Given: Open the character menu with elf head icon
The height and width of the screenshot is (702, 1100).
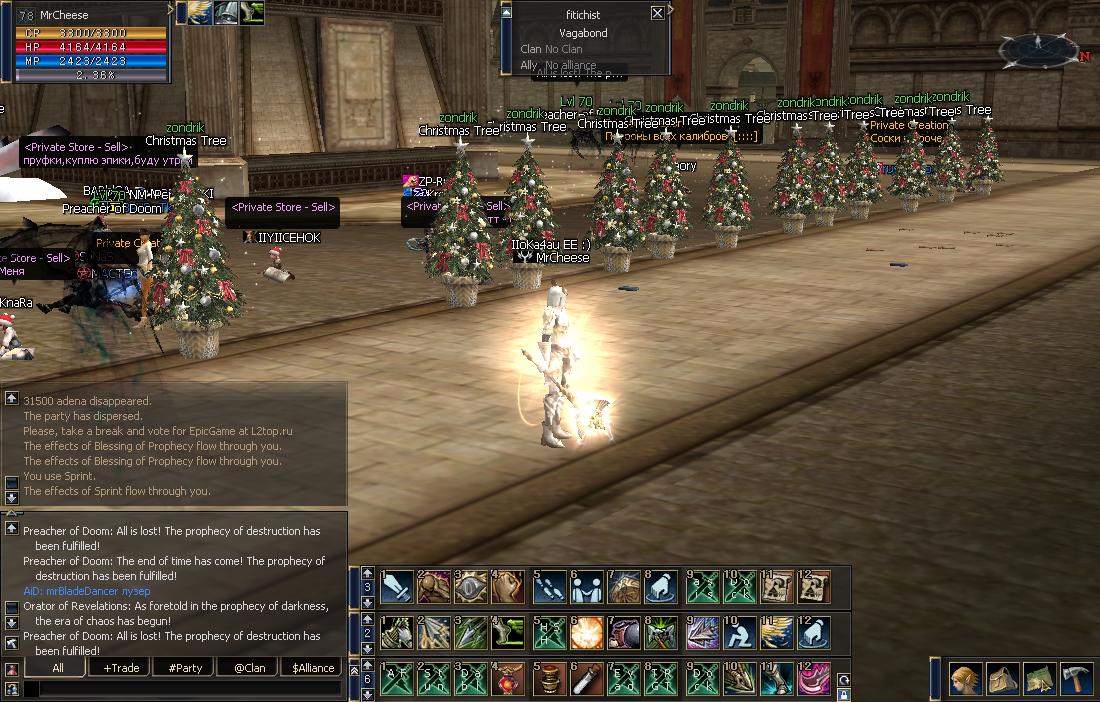Looking at the screenshot, I should [965, 679].
